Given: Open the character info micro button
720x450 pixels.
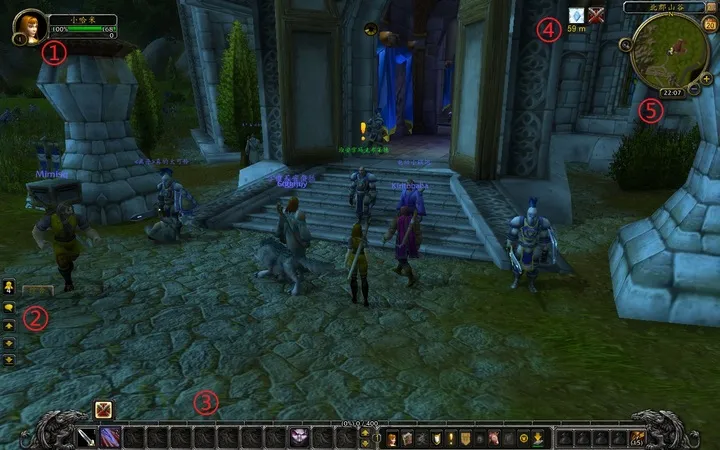Looking at the screenshot, I should [x=393, y=438].
